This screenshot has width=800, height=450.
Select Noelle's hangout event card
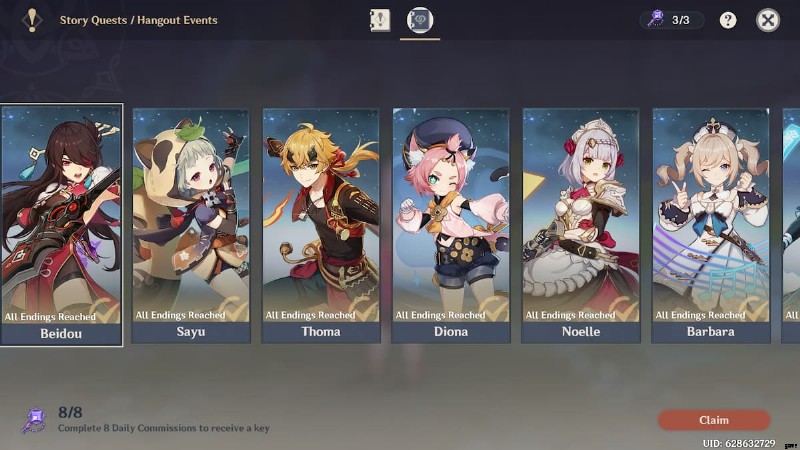click(581, 225)
